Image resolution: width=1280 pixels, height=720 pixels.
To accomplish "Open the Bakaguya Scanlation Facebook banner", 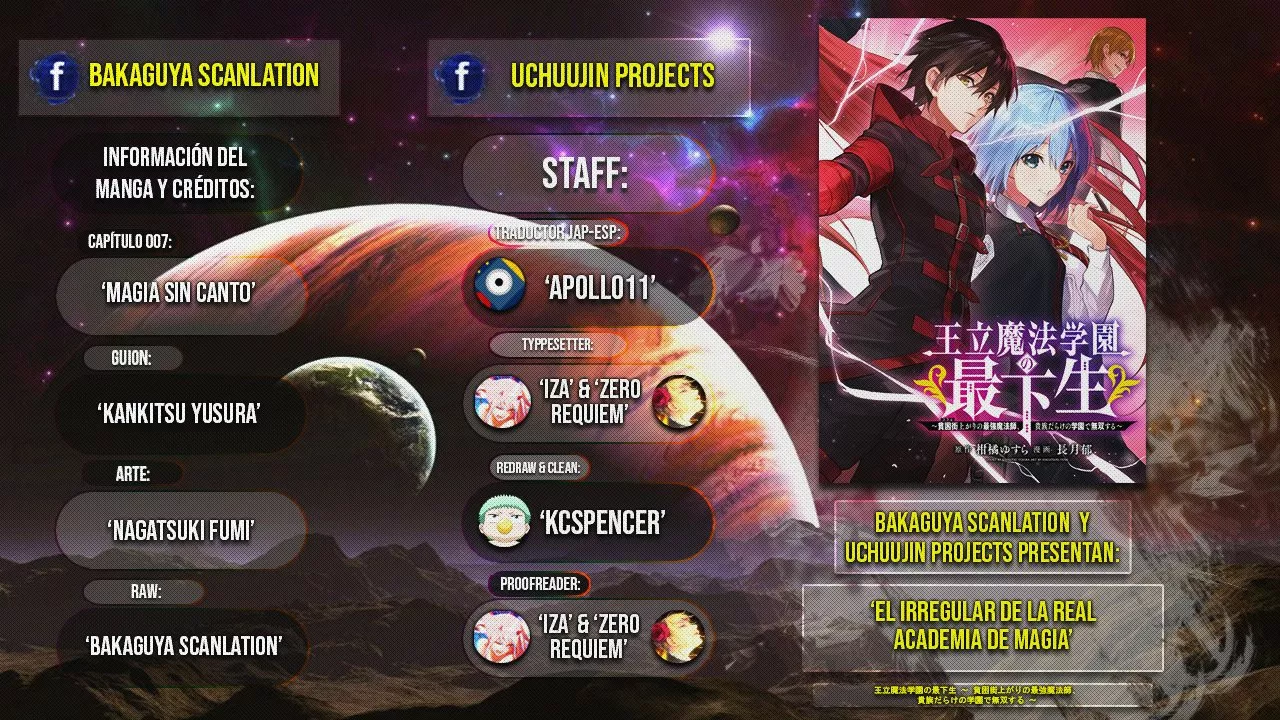I will coord(180,76).
